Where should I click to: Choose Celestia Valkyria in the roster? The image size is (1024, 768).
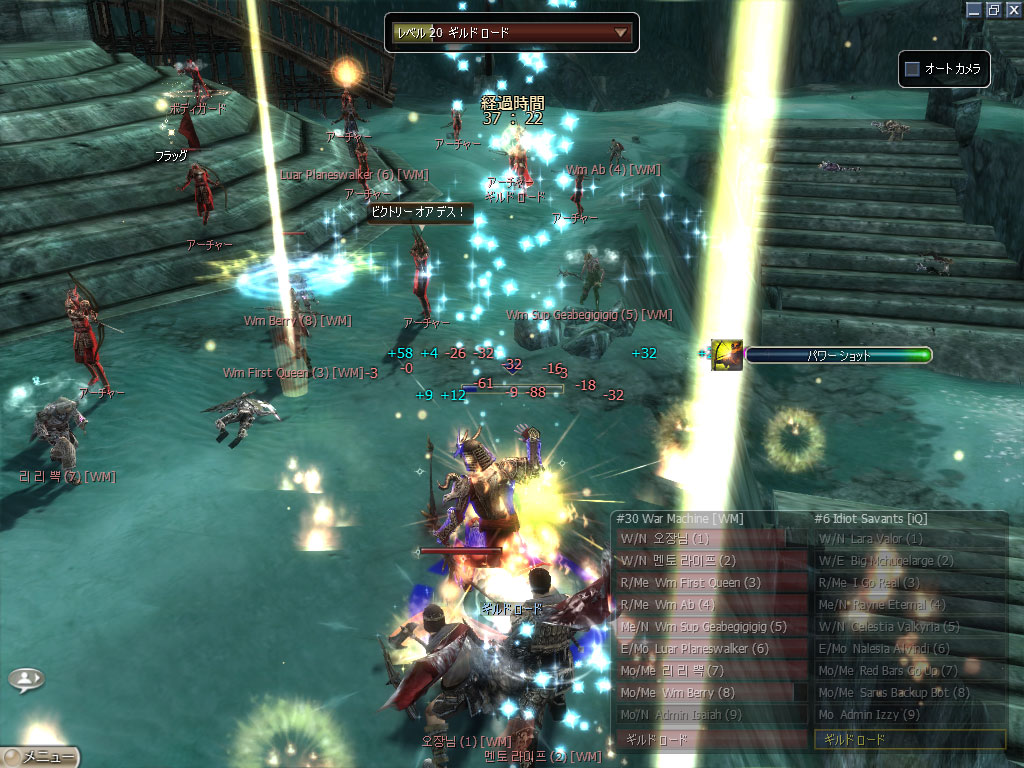[x=909, y=627]
